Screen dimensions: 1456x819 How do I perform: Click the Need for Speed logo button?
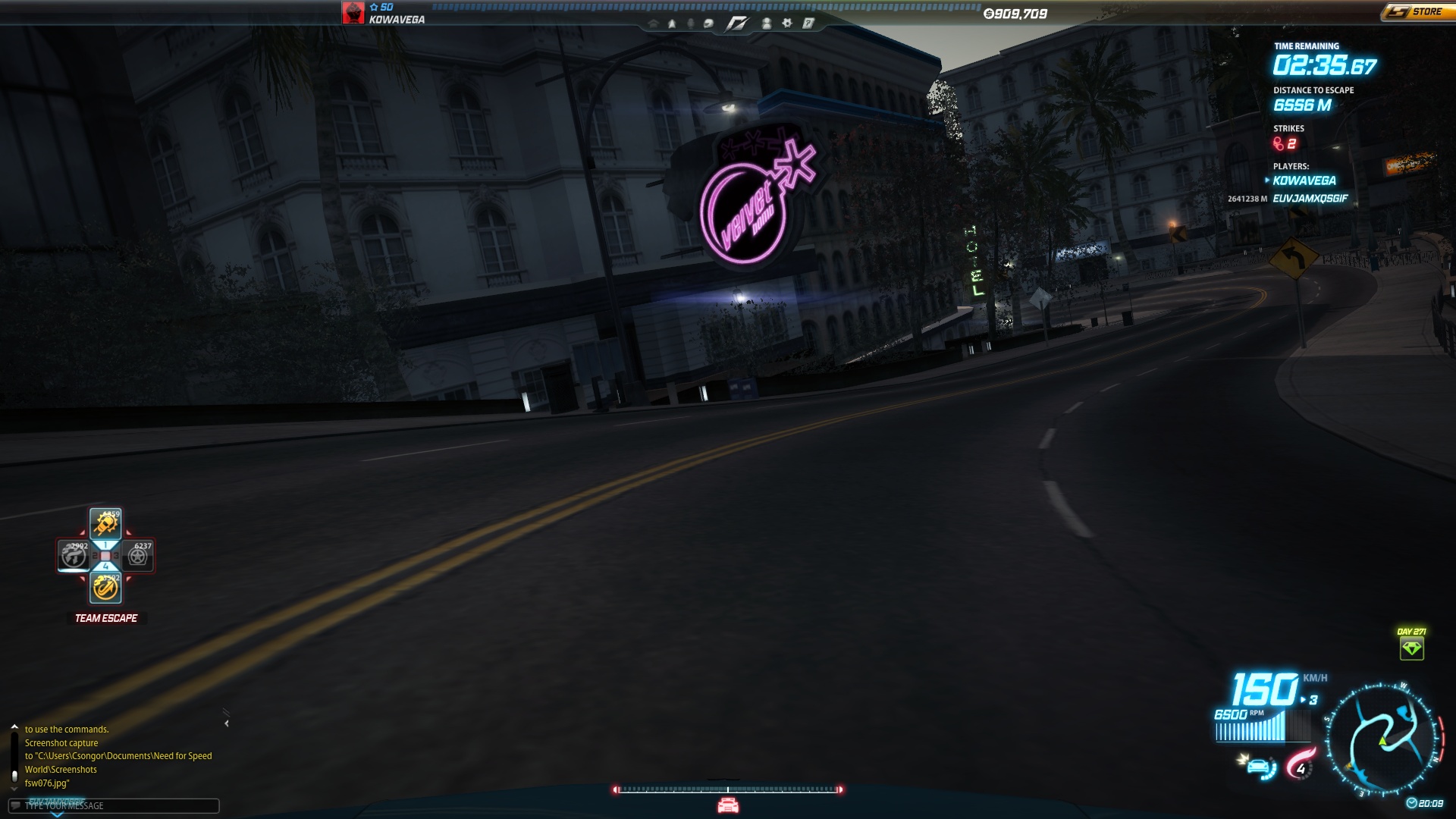pos(736,24)
